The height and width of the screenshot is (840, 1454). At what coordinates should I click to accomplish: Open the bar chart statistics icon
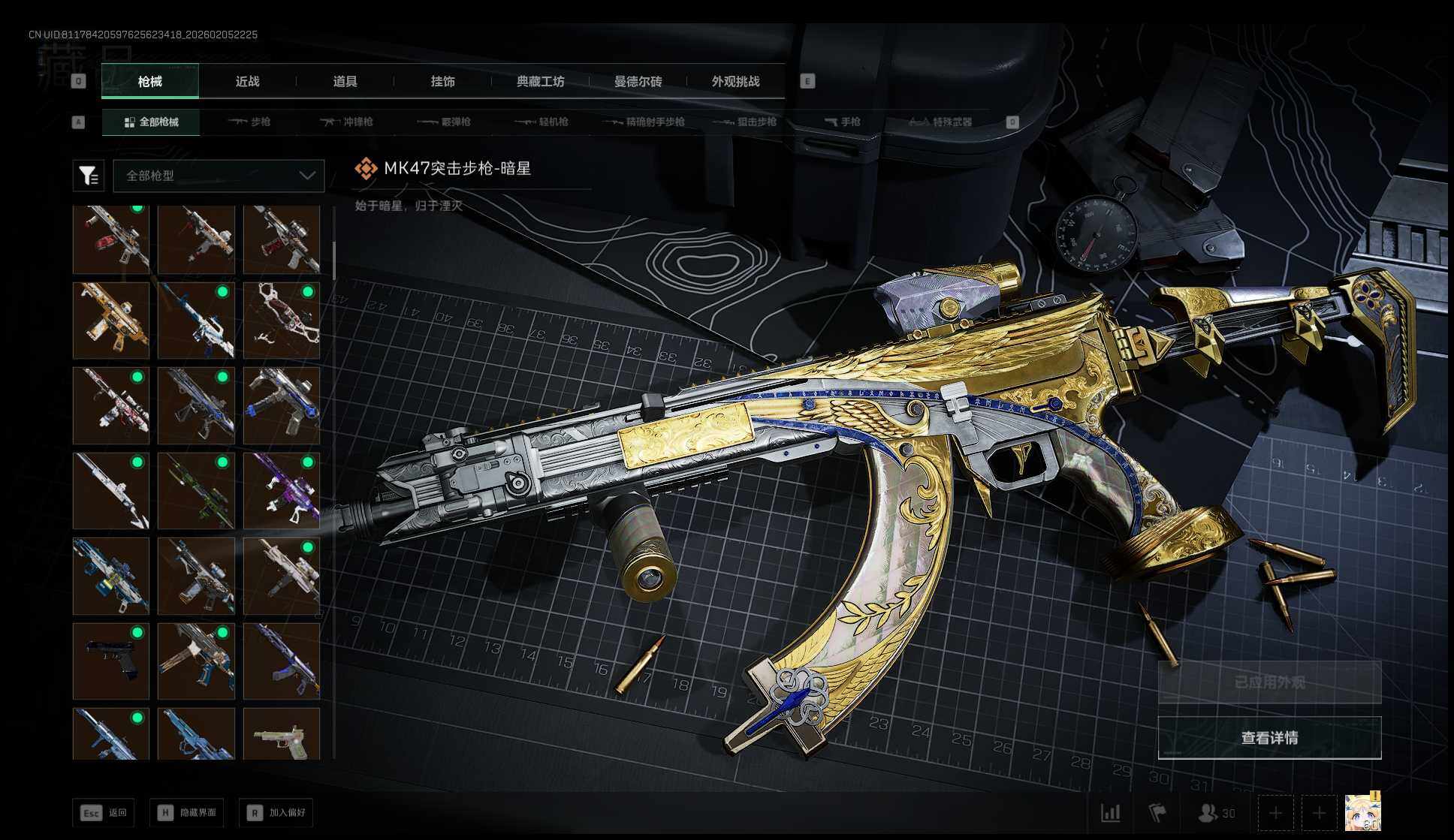(1110, 813)
